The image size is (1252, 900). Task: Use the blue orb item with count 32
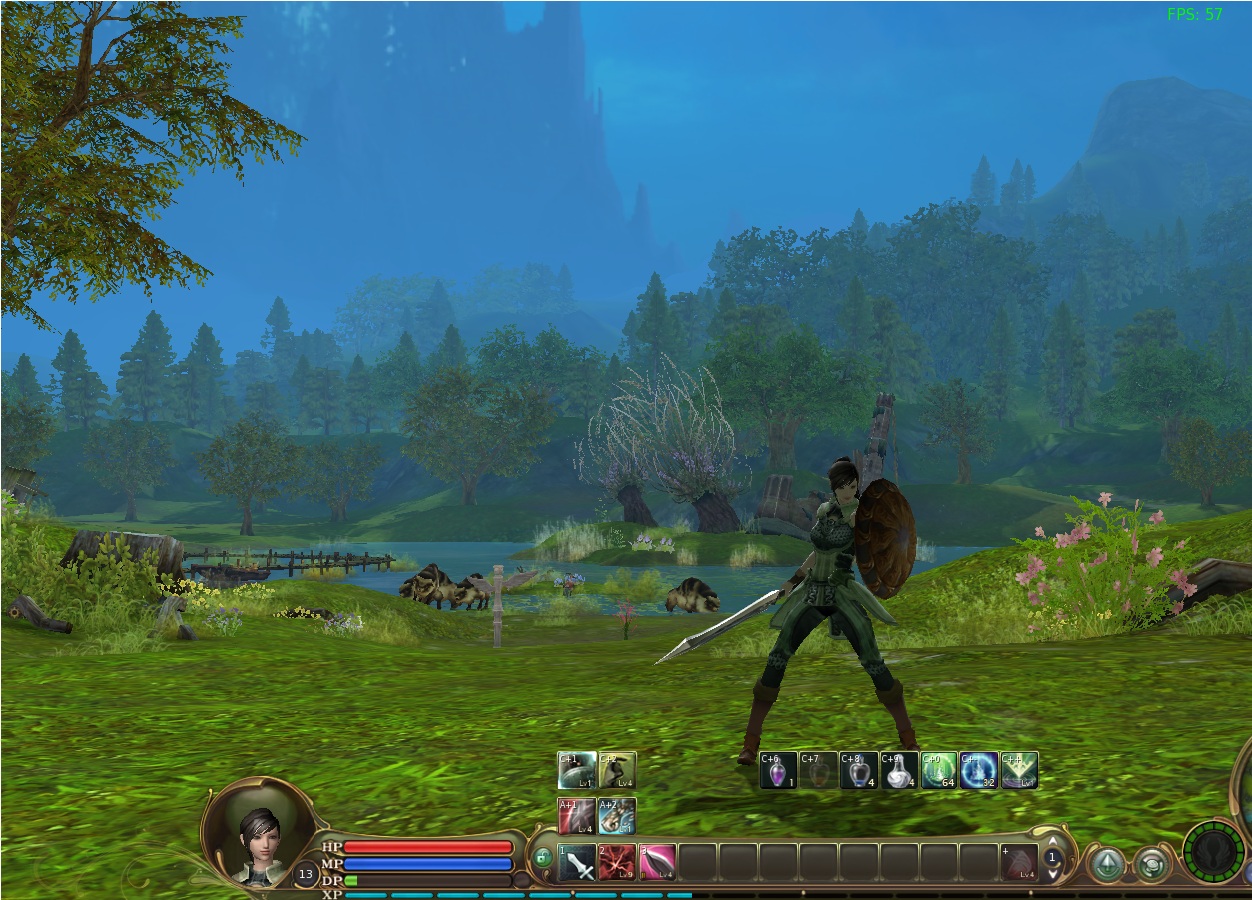tap(979, 770)
